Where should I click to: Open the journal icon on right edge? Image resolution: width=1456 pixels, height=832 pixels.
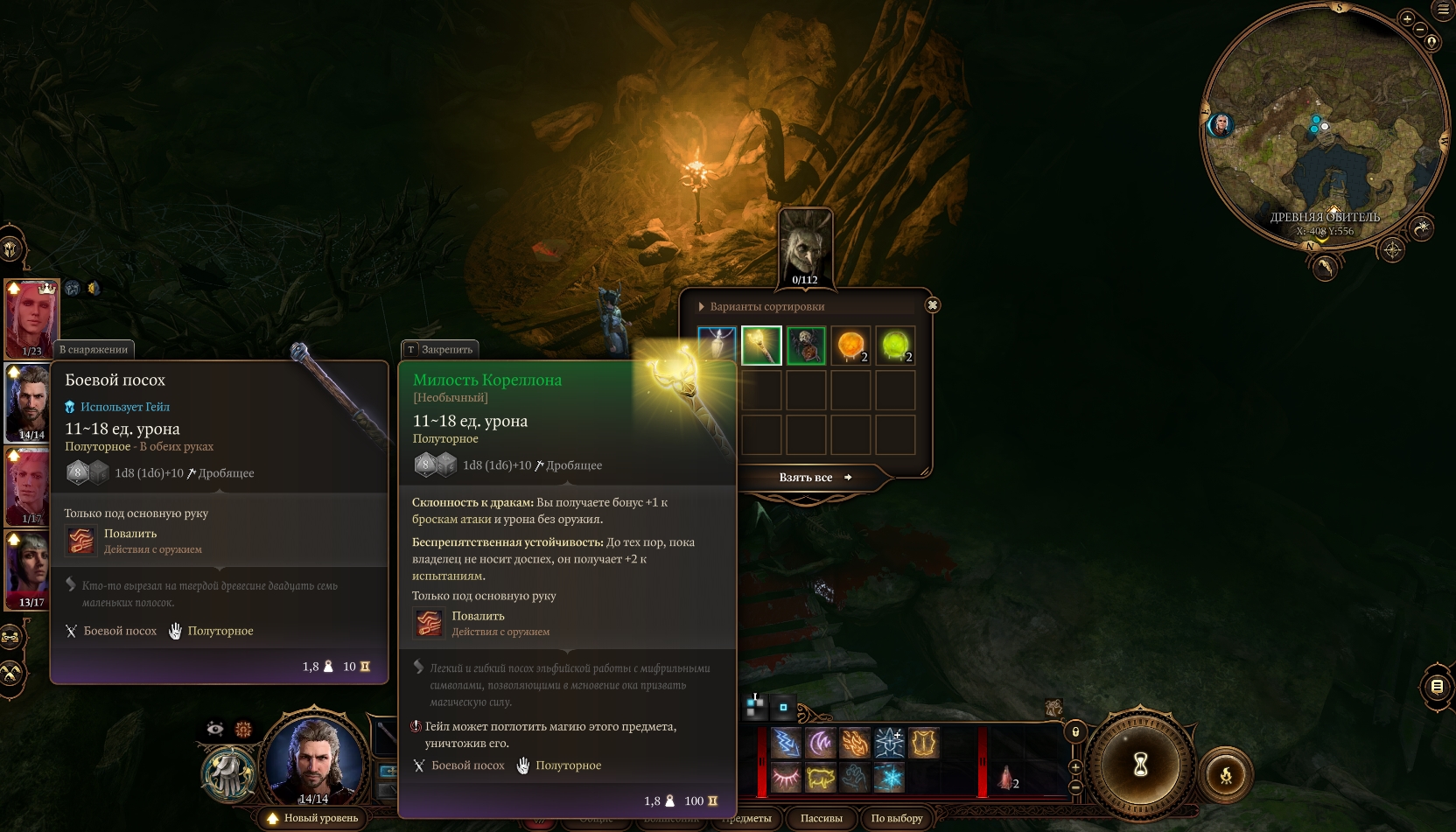[x=1437, y=687]
